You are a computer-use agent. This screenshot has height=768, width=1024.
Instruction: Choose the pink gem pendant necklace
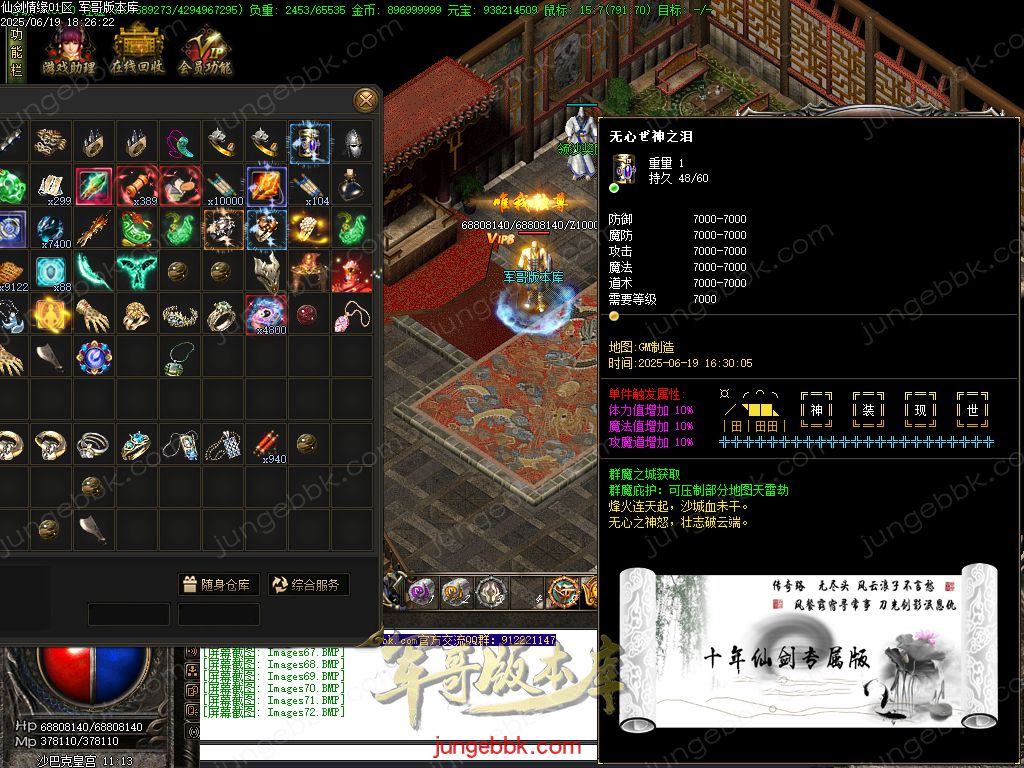(351, 315)
